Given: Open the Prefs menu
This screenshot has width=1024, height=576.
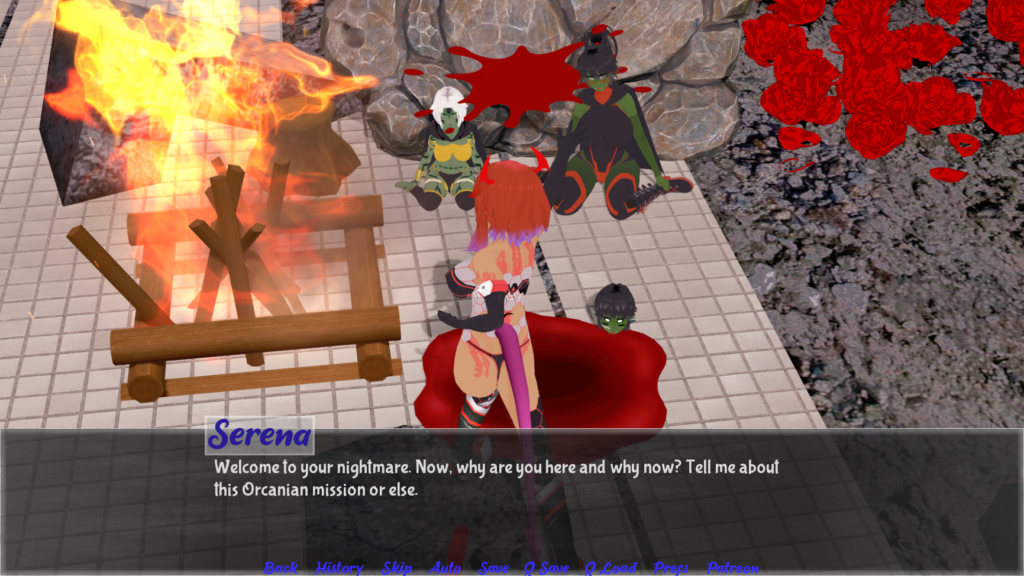Looking at the screenshot, I should click(x=671, y=567).
